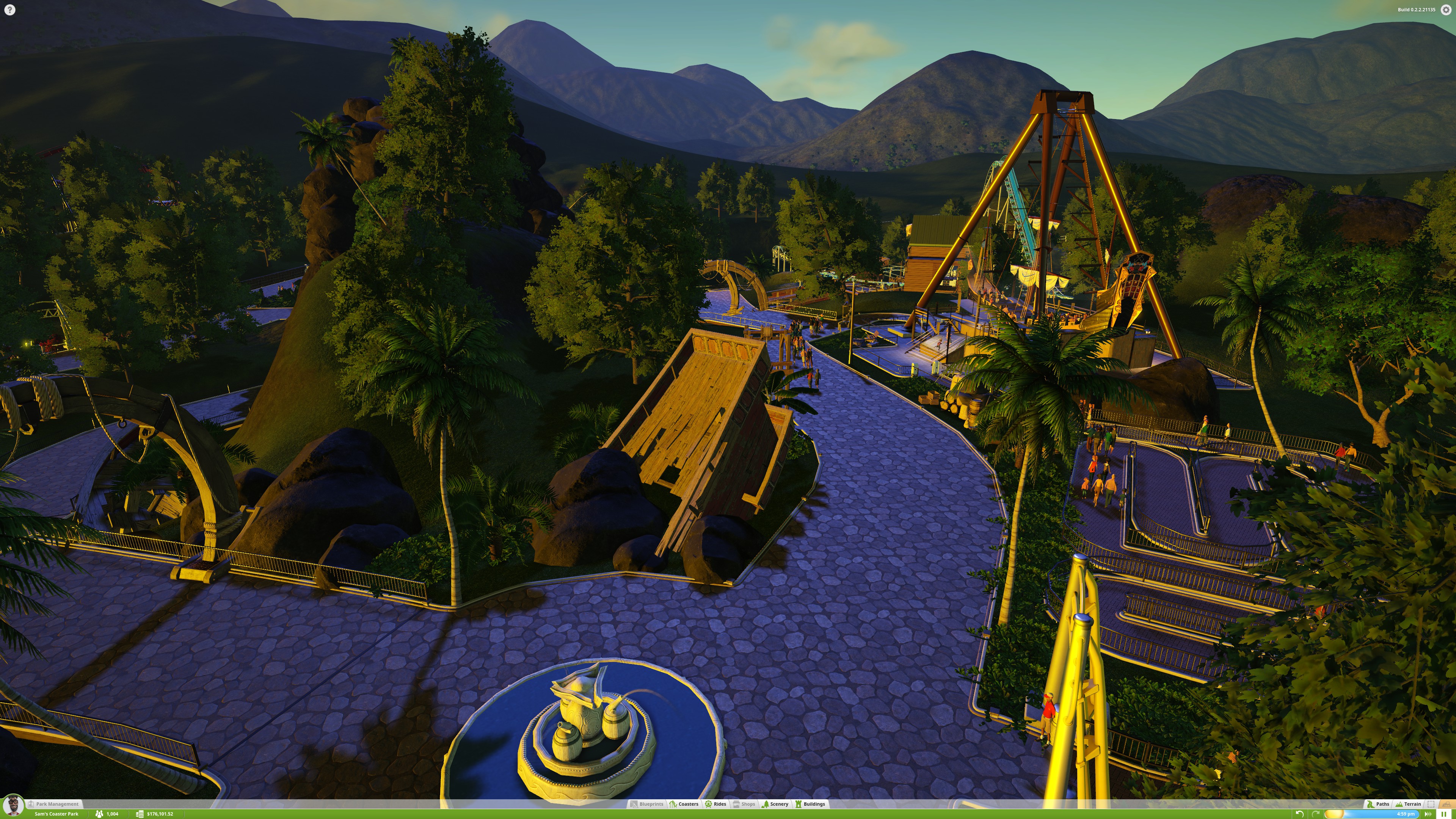Open the help question mark button
The height and width of the screenshot is (819, 1456).
9,9
